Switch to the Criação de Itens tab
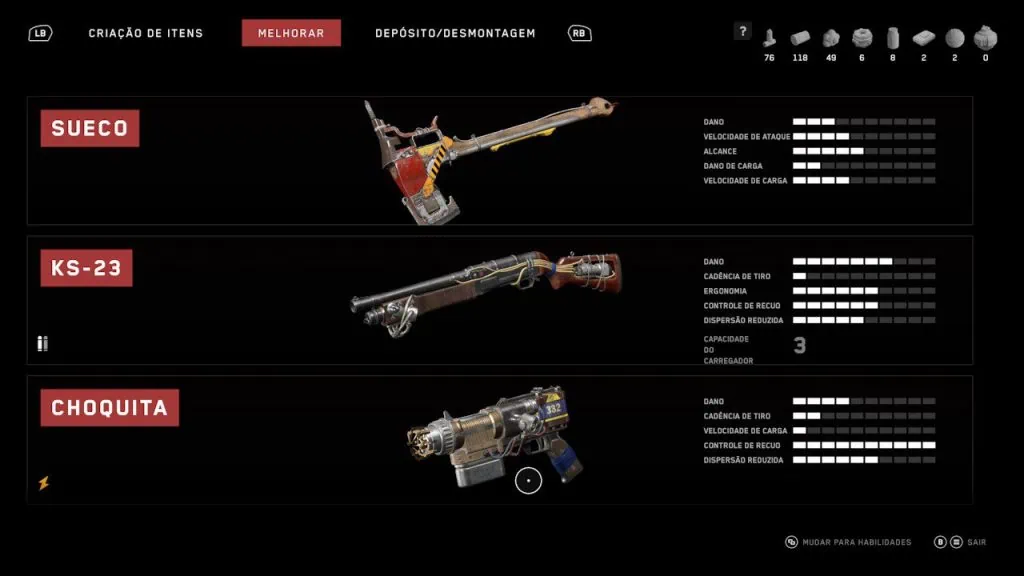This screenshot has width=1024, height=576. 145,33
